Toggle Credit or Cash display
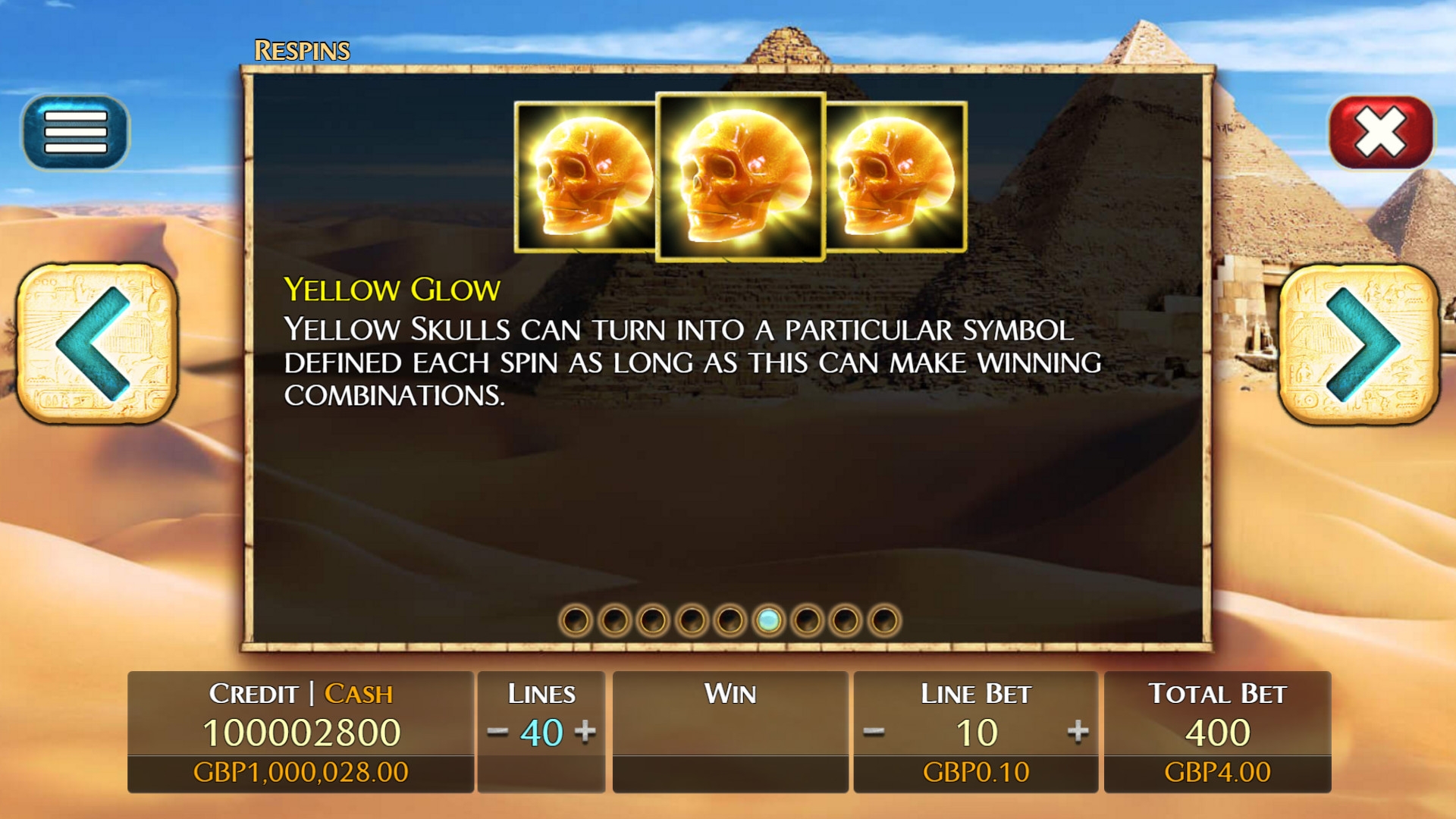Viewport: 1456px width, 819px height. pos(301,693)
